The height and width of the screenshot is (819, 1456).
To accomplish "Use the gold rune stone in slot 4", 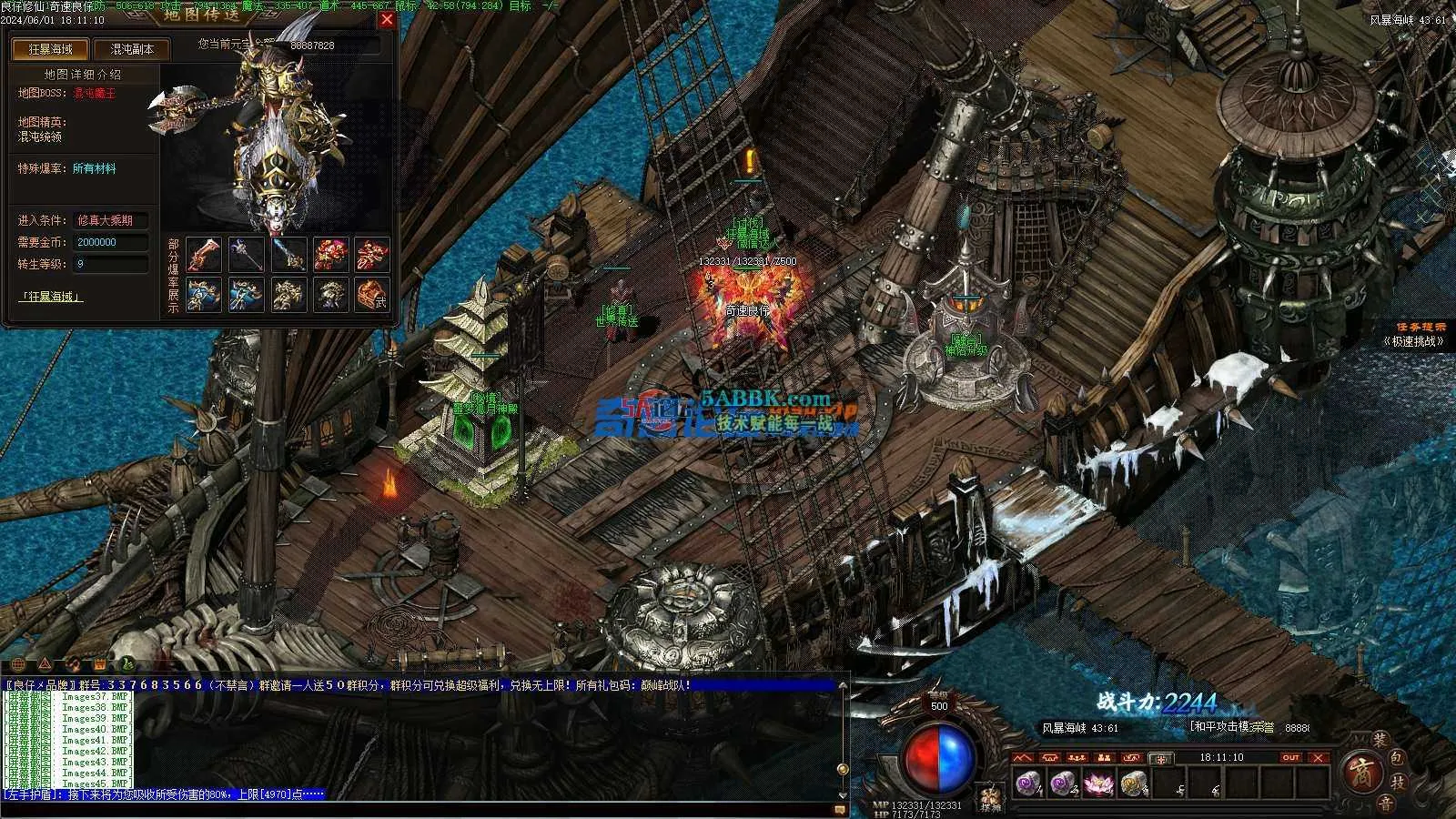I will tap(1132, 783).
